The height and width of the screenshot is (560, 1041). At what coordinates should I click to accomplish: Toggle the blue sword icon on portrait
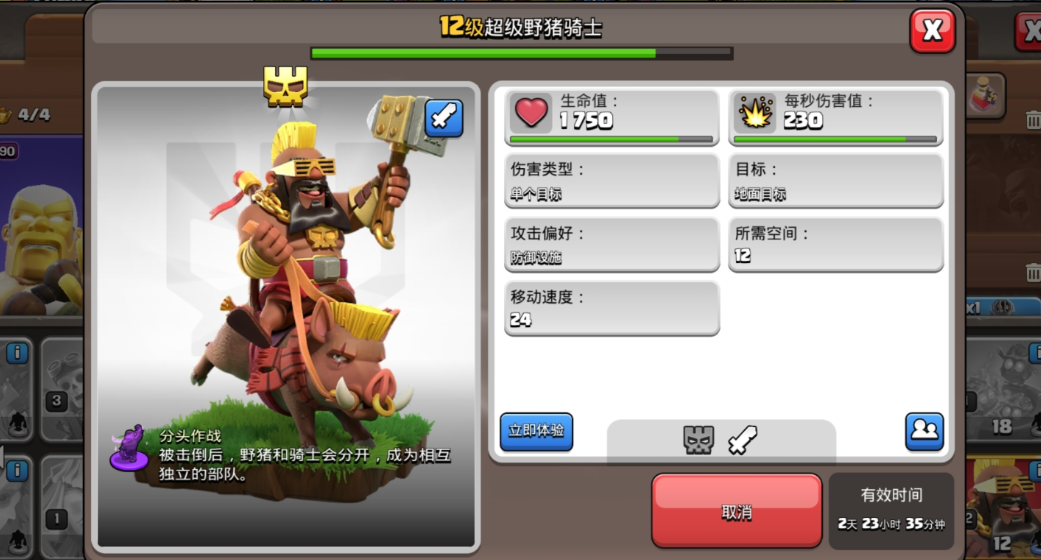click(443, 118)
